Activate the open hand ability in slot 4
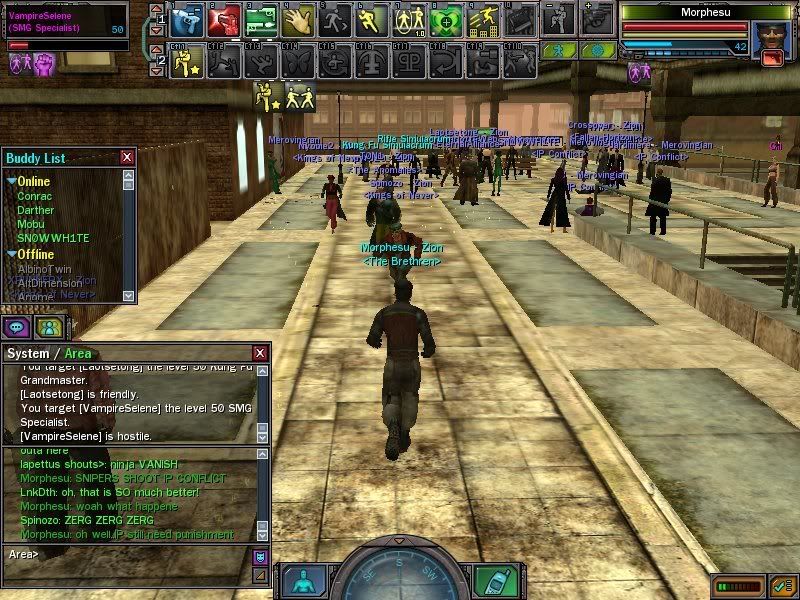The width and height of the screenshot is (800, 600). click(x=297, y=20)
